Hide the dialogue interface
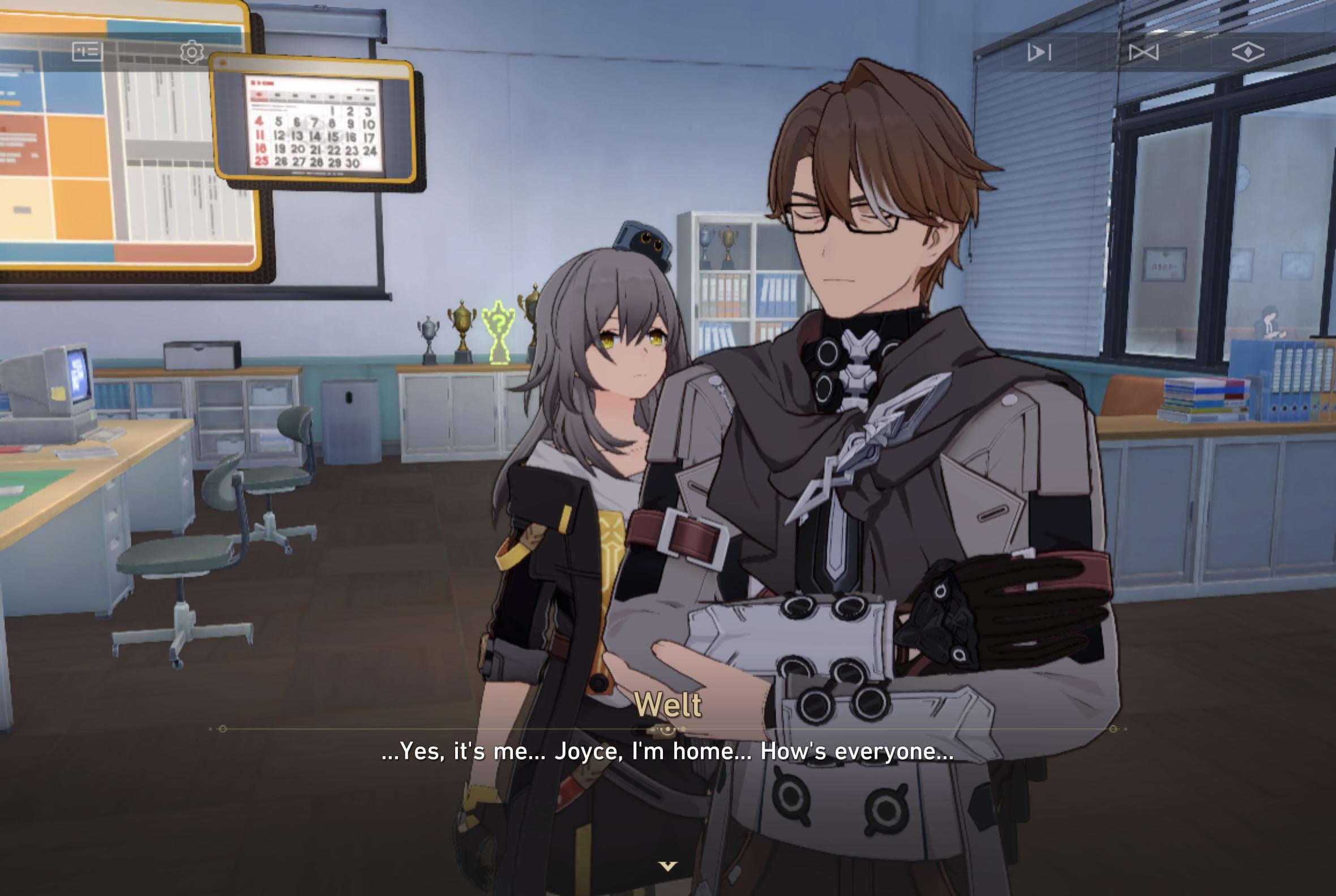 pyautogui.click(x=1248, y=53)
